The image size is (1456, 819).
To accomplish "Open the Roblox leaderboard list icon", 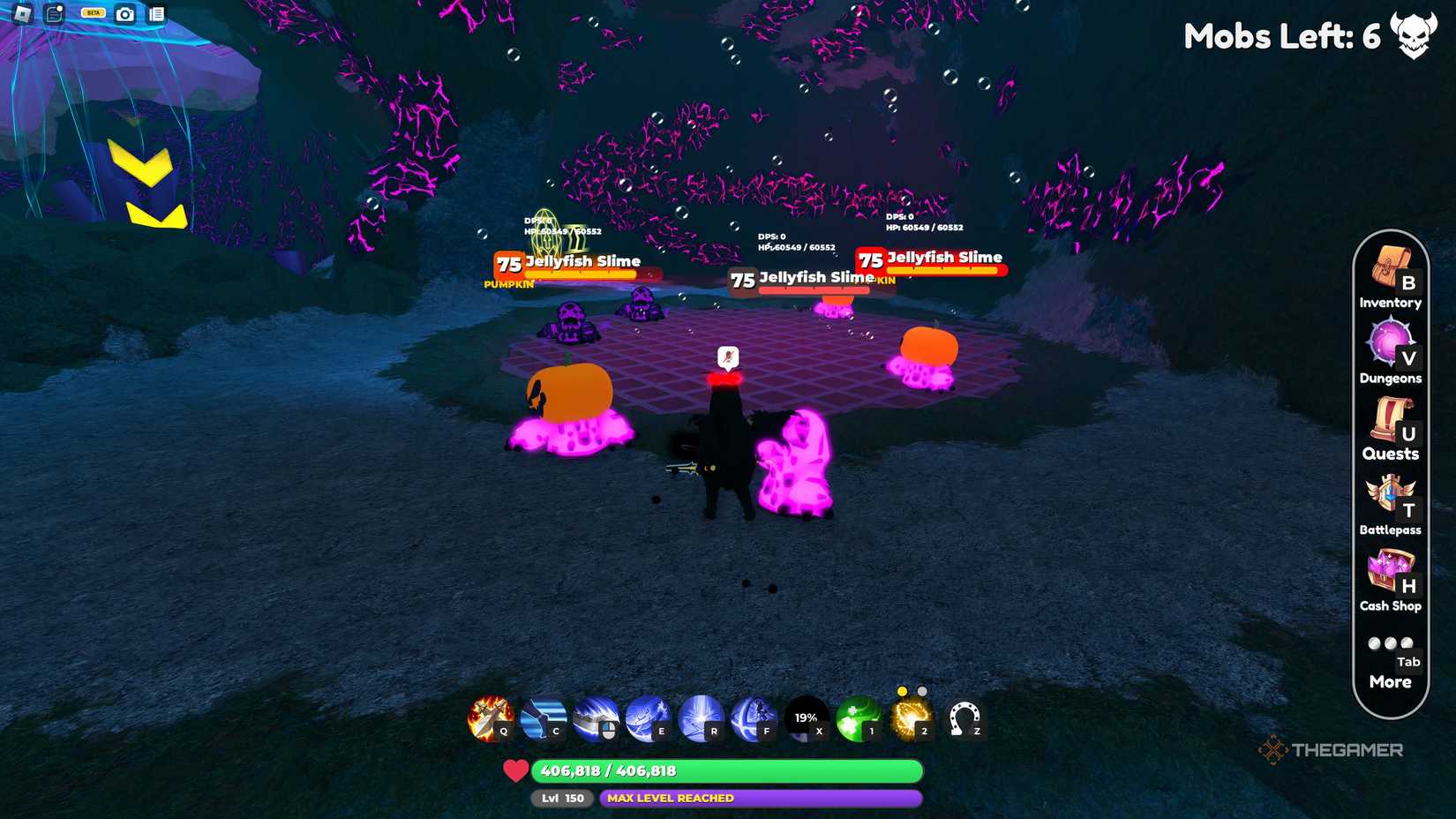I will click(x=157, y=14).
